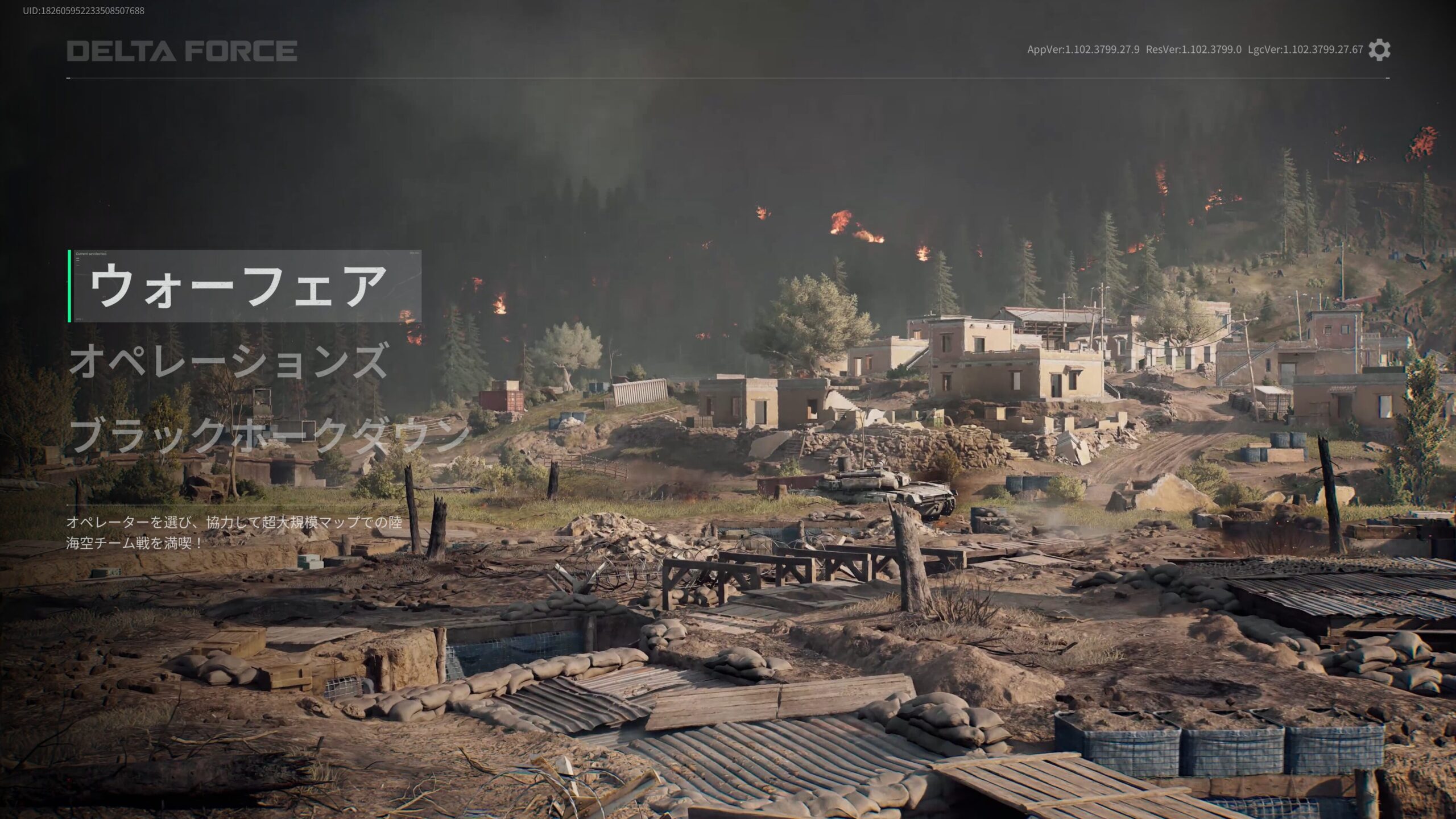Viewport: 1456px width, 819px height.
Task: Open the ブラックホークダウン campaign mode
Action: 267,435
